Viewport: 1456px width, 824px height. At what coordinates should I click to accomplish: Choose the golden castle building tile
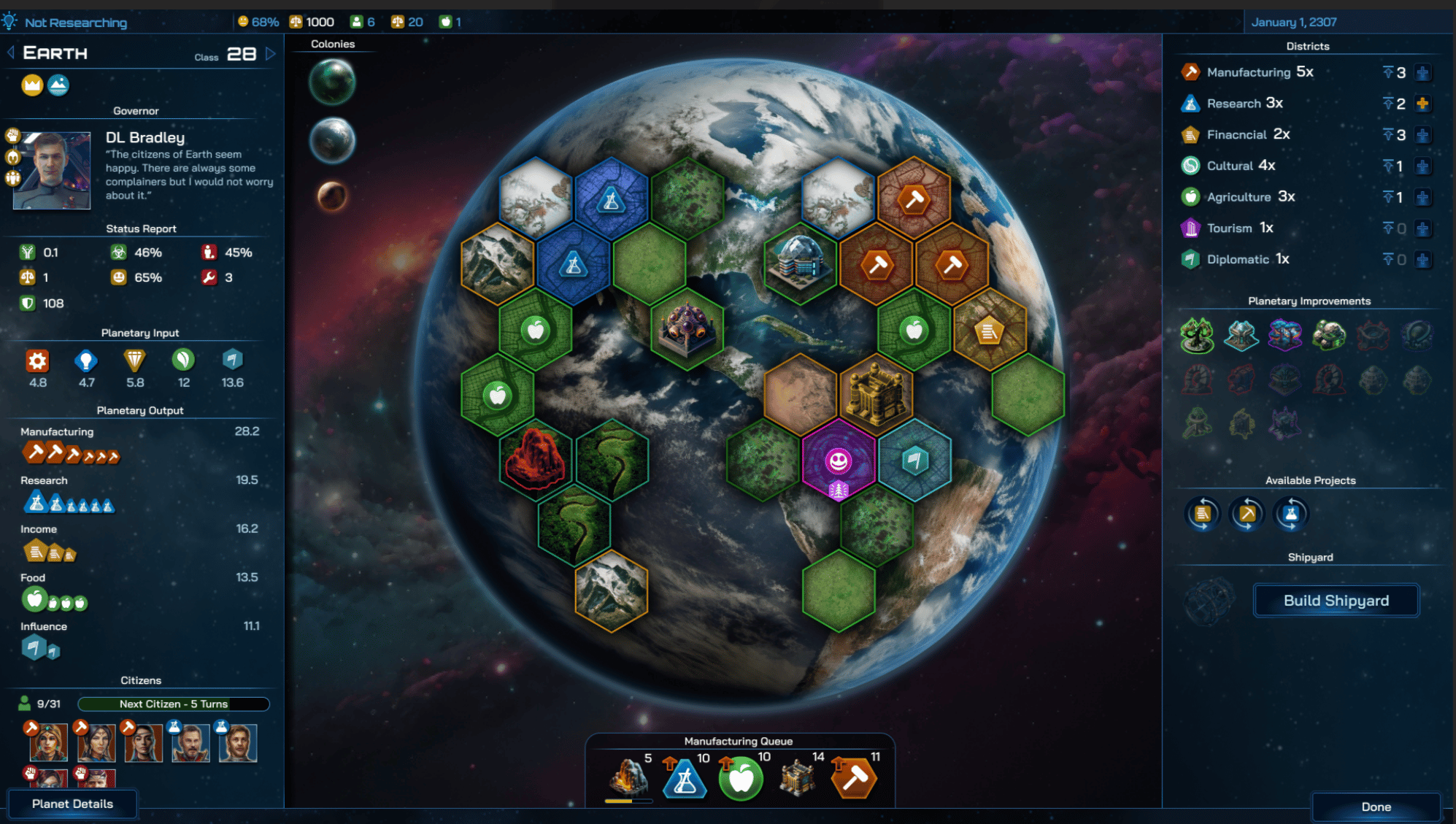click(x=876, y=394)
